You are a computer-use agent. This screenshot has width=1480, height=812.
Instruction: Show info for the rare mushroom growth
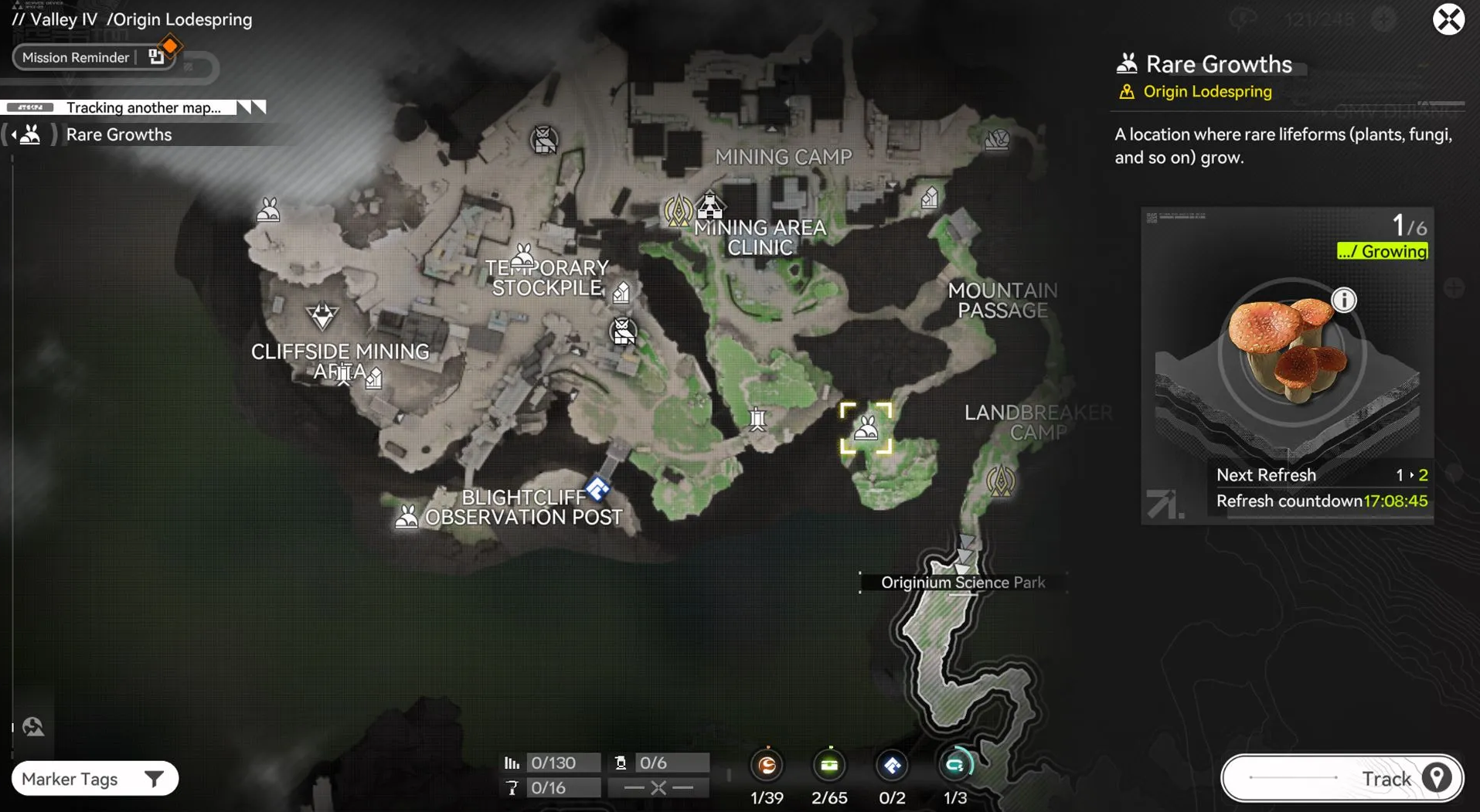(x=1344, y=300)
